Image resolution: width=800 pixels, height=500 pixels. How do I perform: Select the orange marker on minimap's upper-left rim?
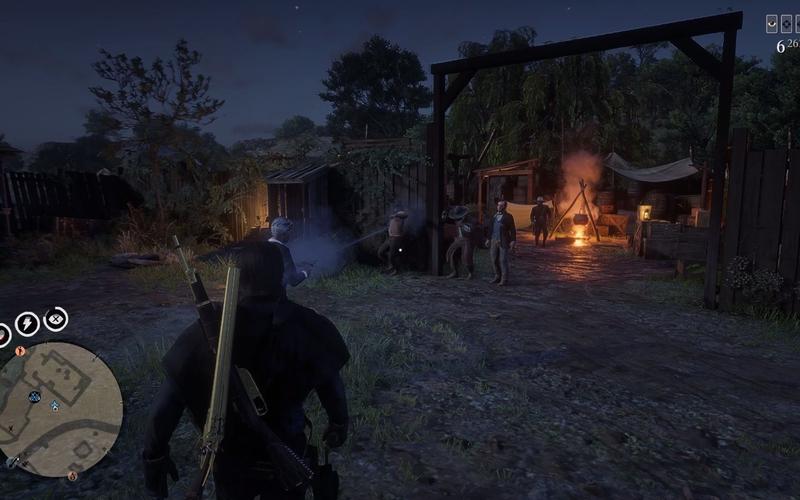coord(20,351)
